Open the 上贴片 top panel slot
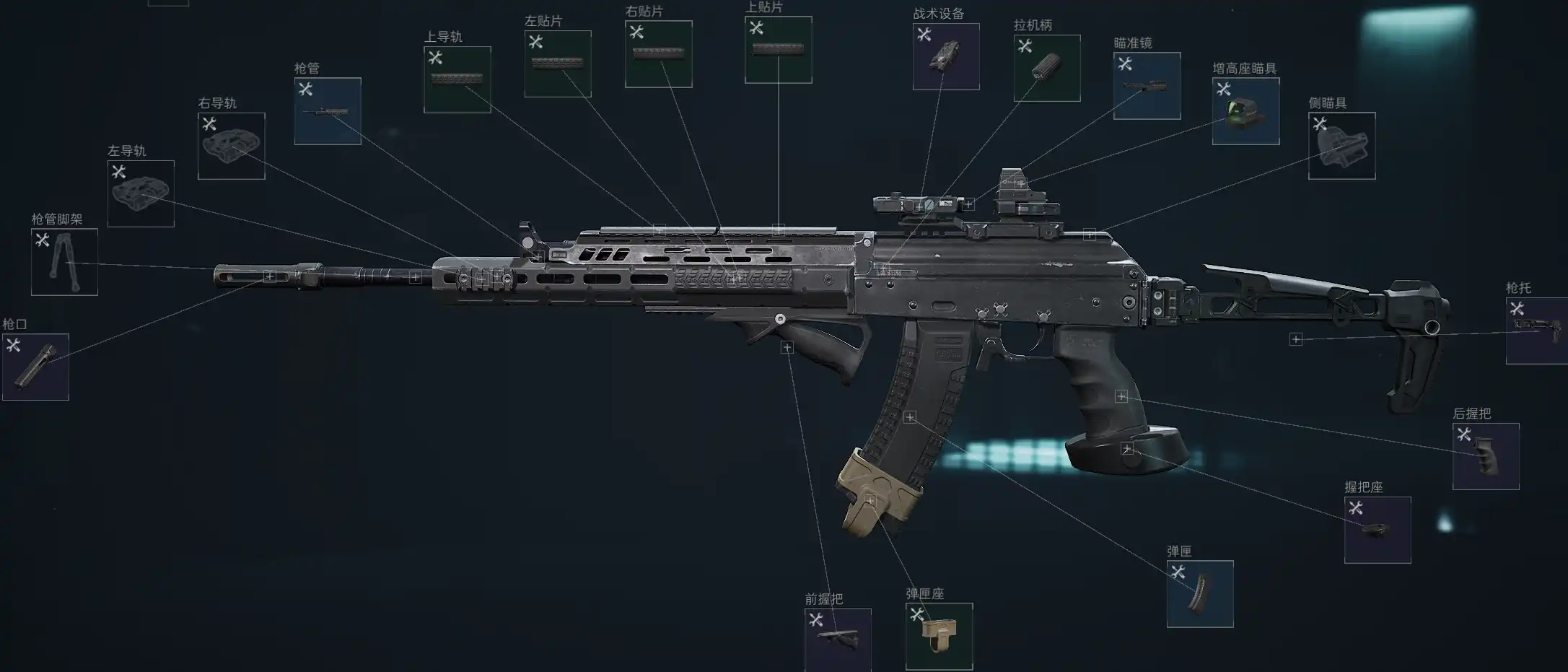Image resolution: width=1568 pixels, height=672 pixels. coord(778,50)
